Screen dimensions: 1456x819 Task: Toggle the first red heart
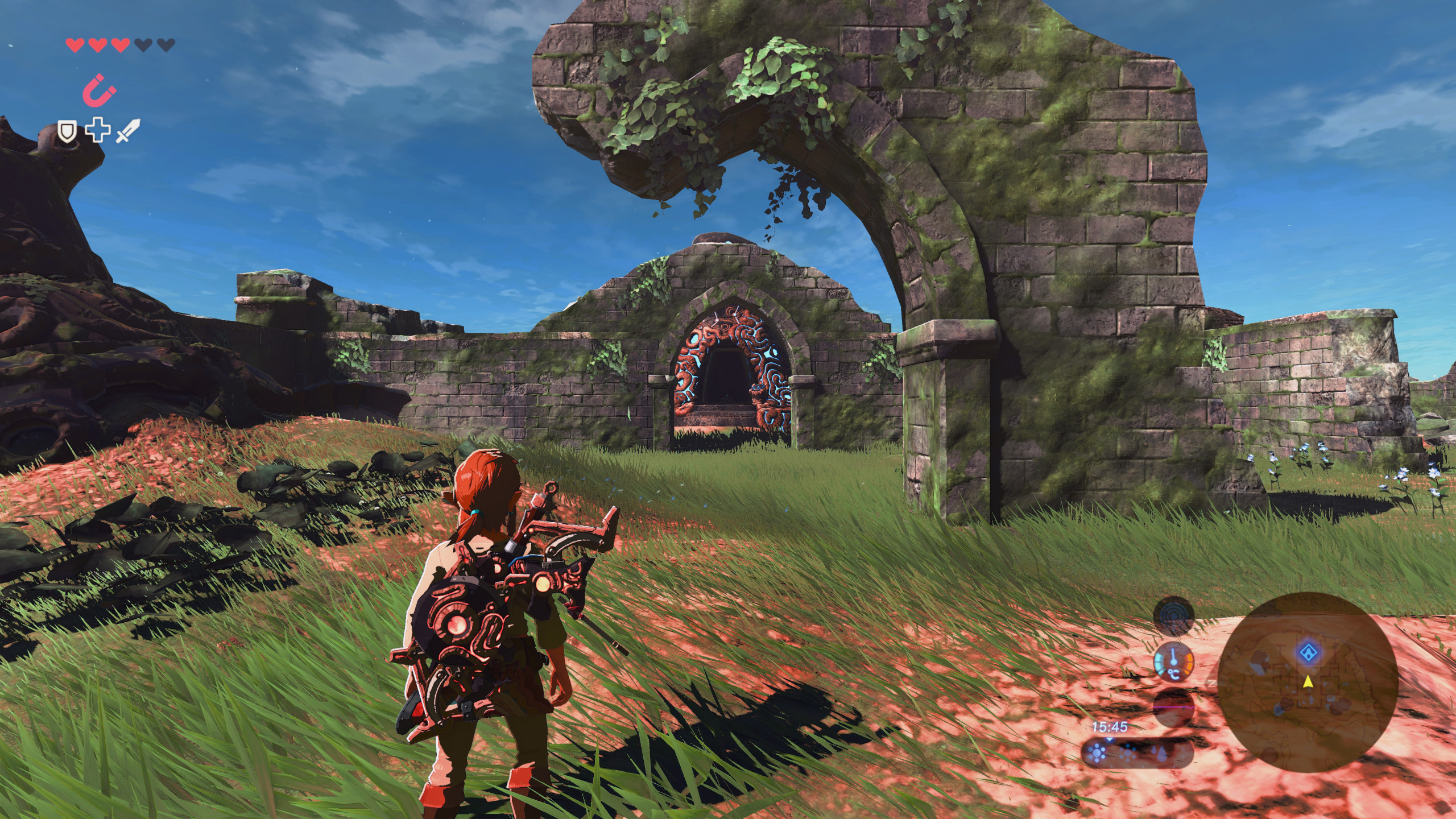[x=74, y=44]
